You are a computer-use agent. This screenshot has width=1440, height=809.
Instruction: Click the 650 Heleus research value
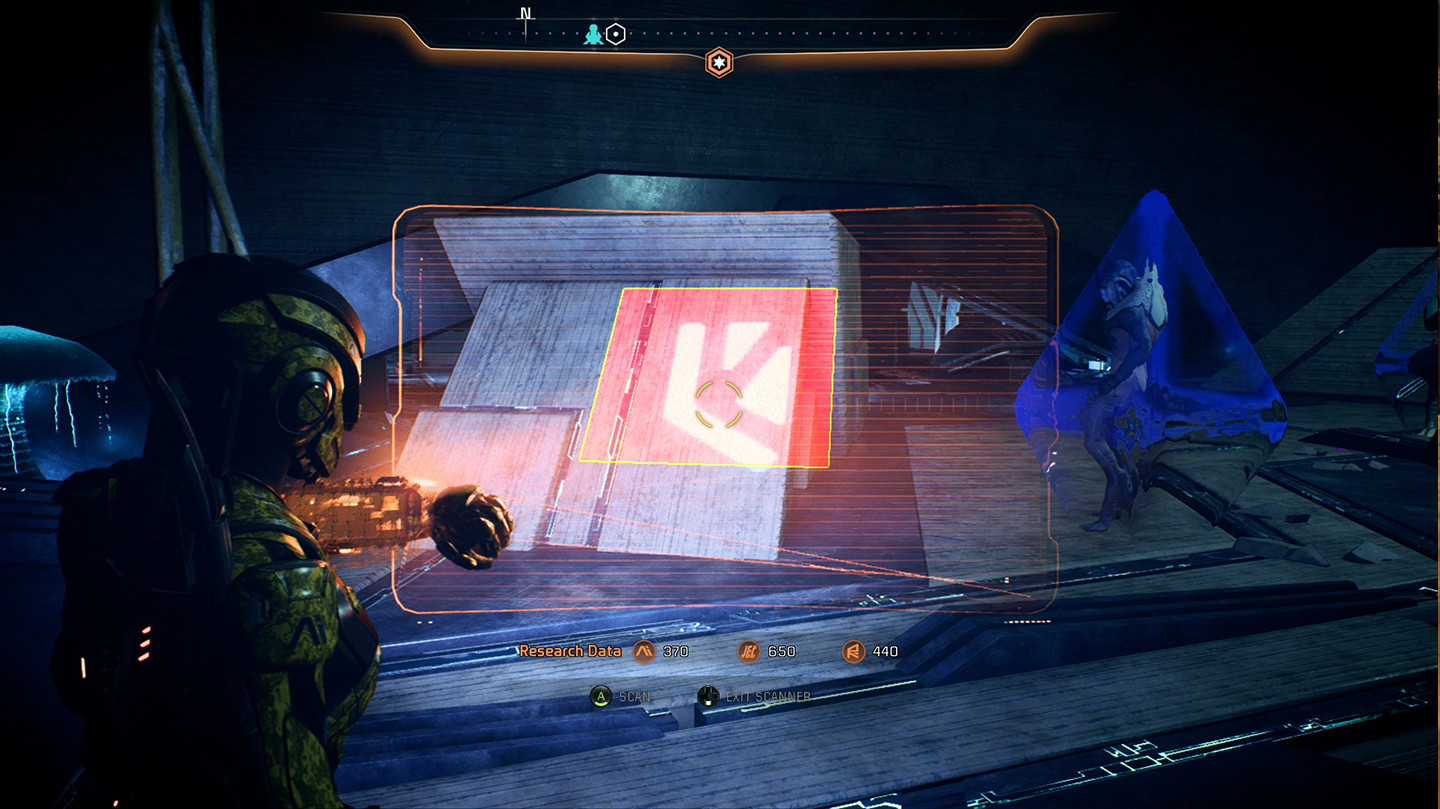tap(781, 651)
